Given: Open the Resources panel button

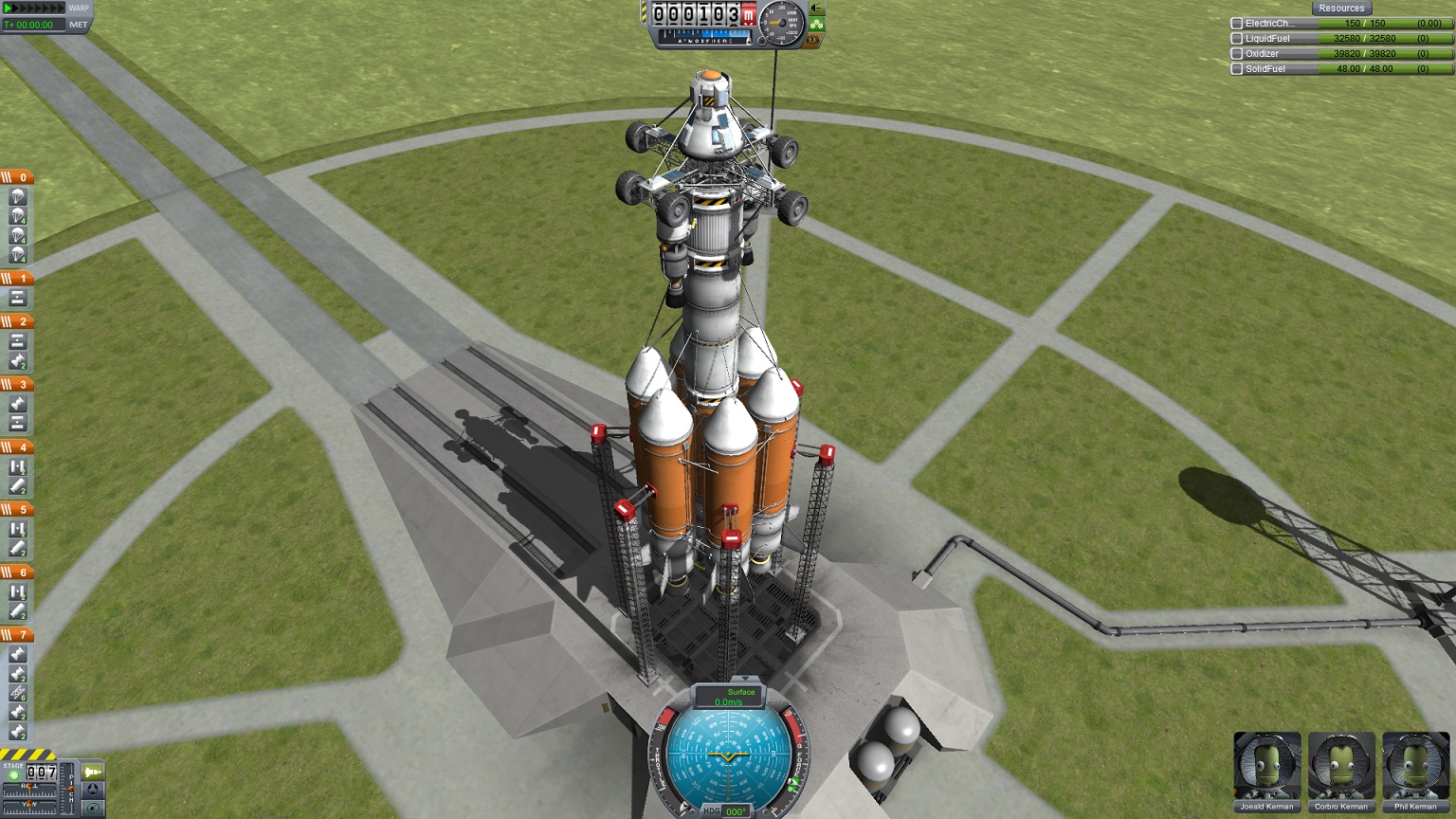Looking at the screenshot, I should (x=1341, y=8).
